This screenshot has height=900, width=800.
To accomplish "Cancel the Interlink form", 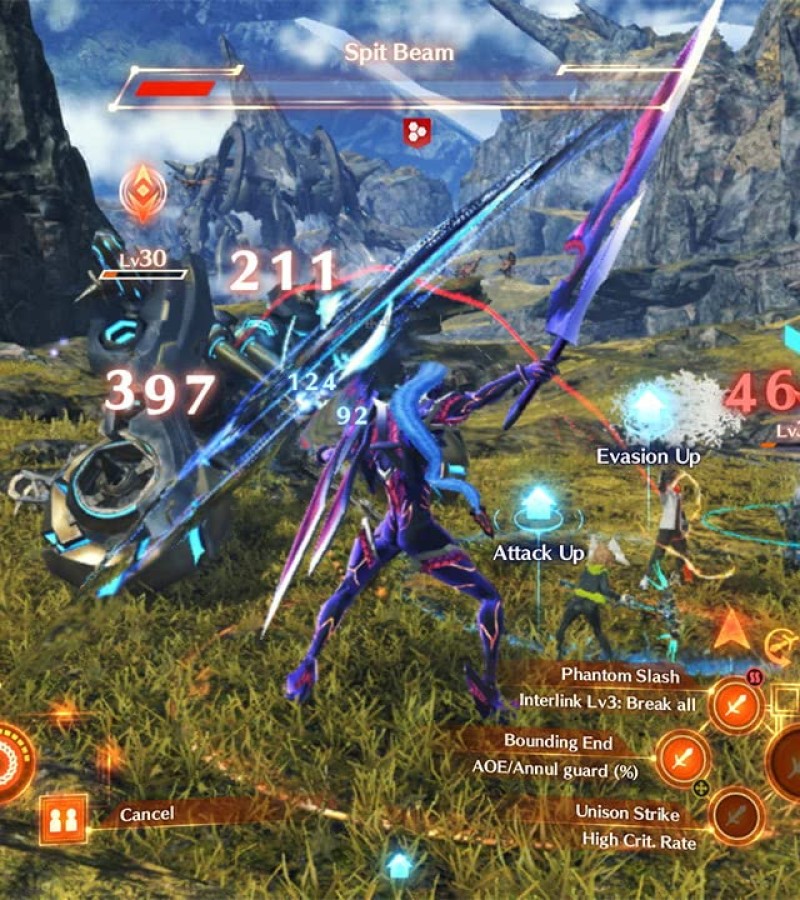I will coord(147,814).
